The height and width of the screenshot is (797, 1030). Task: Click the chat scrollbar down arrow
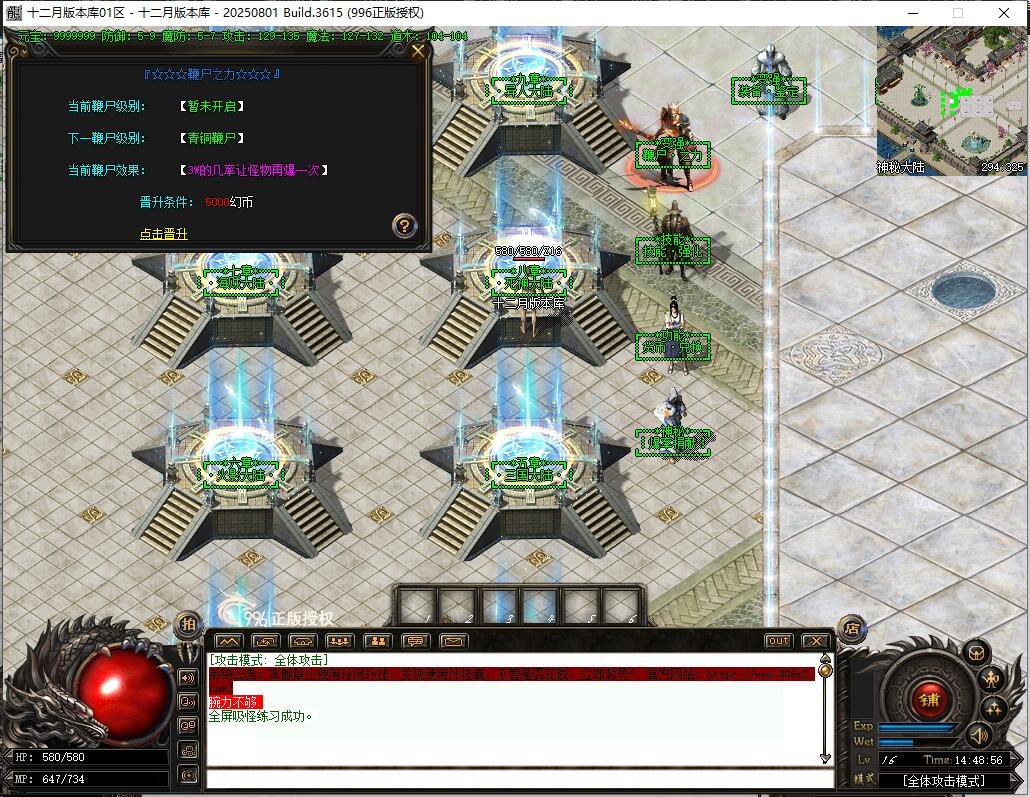[825, 759]
